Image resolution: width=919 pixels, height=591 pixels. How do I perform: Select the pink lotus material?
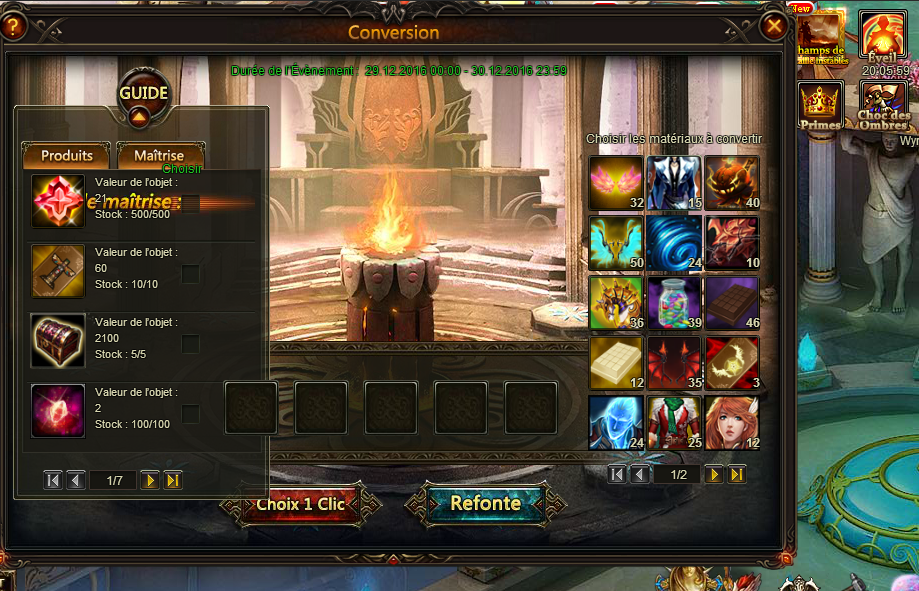615,182
